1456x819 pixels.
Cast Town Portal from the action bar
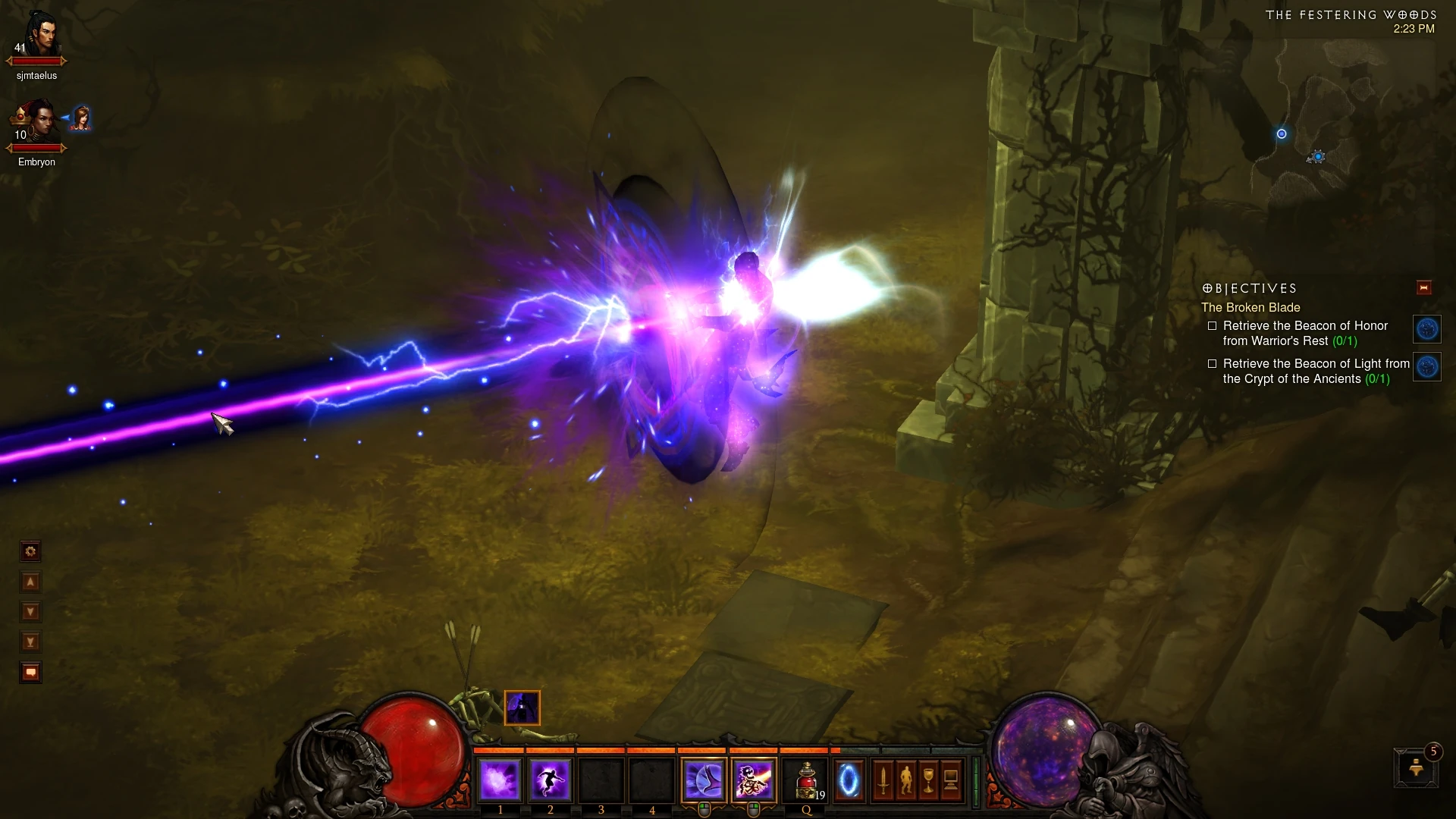coord(849,780)
